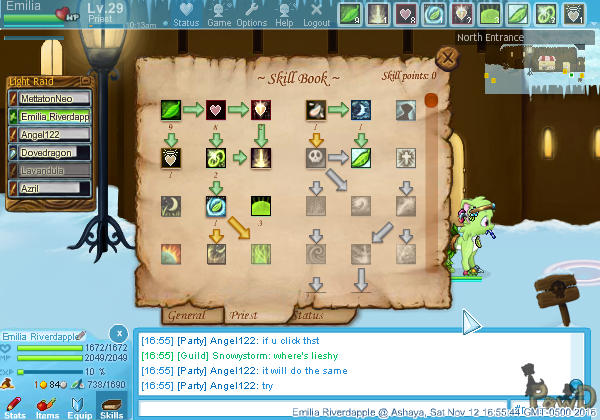The image size is (600, 420).
Task: Open the Options menu
Action: tap(251, 15)
